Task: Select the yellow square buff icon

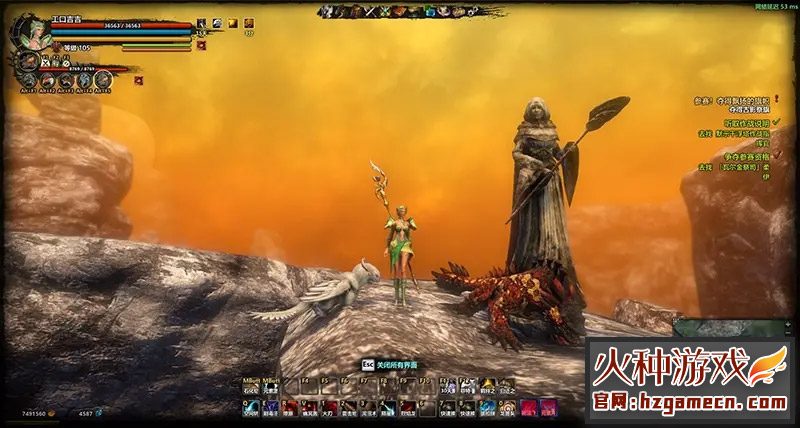Action: pos(232,22)
